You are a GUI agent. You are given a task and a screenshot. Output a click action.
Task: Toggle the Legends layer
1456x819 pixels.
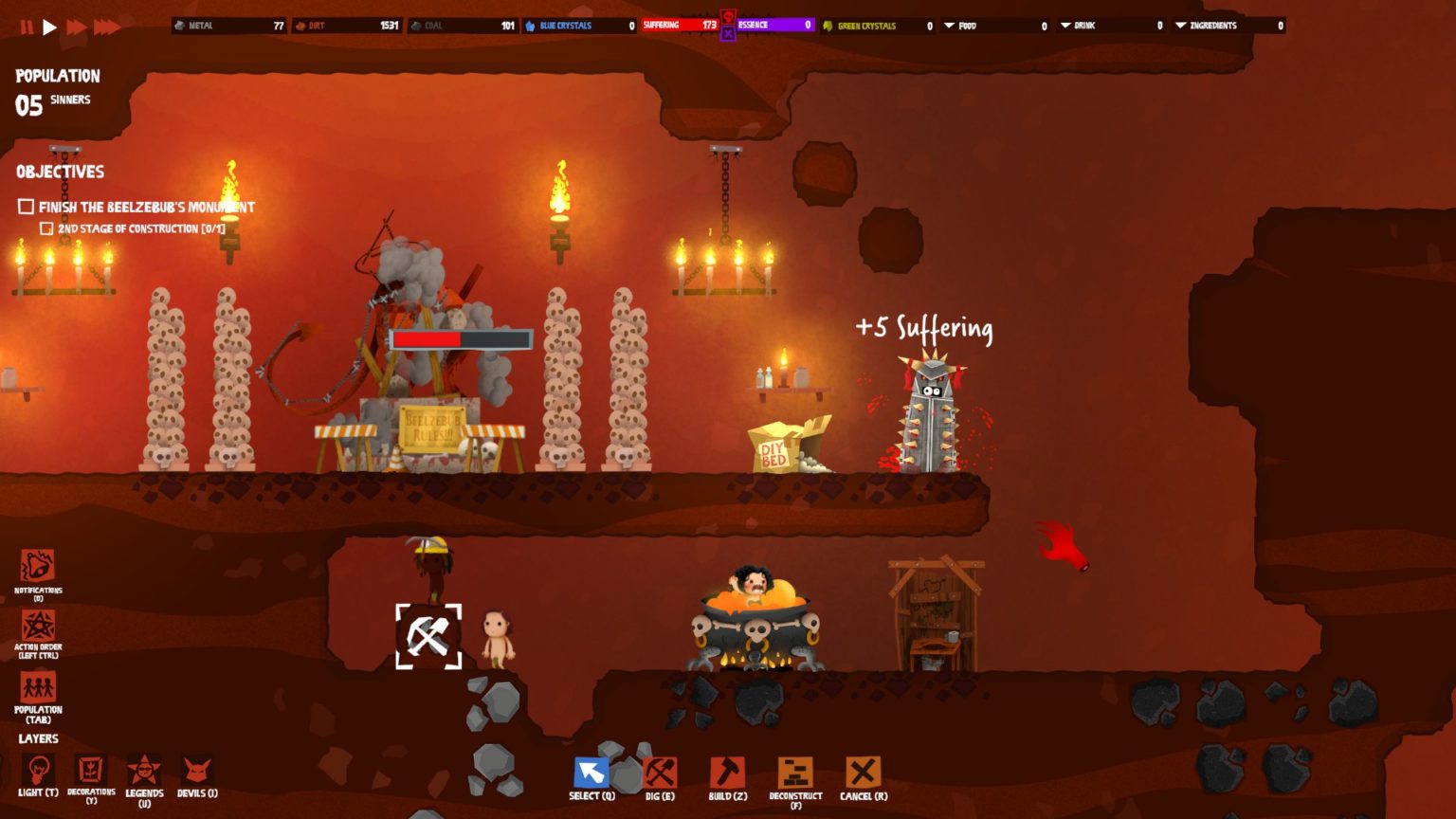coord(144,770)
